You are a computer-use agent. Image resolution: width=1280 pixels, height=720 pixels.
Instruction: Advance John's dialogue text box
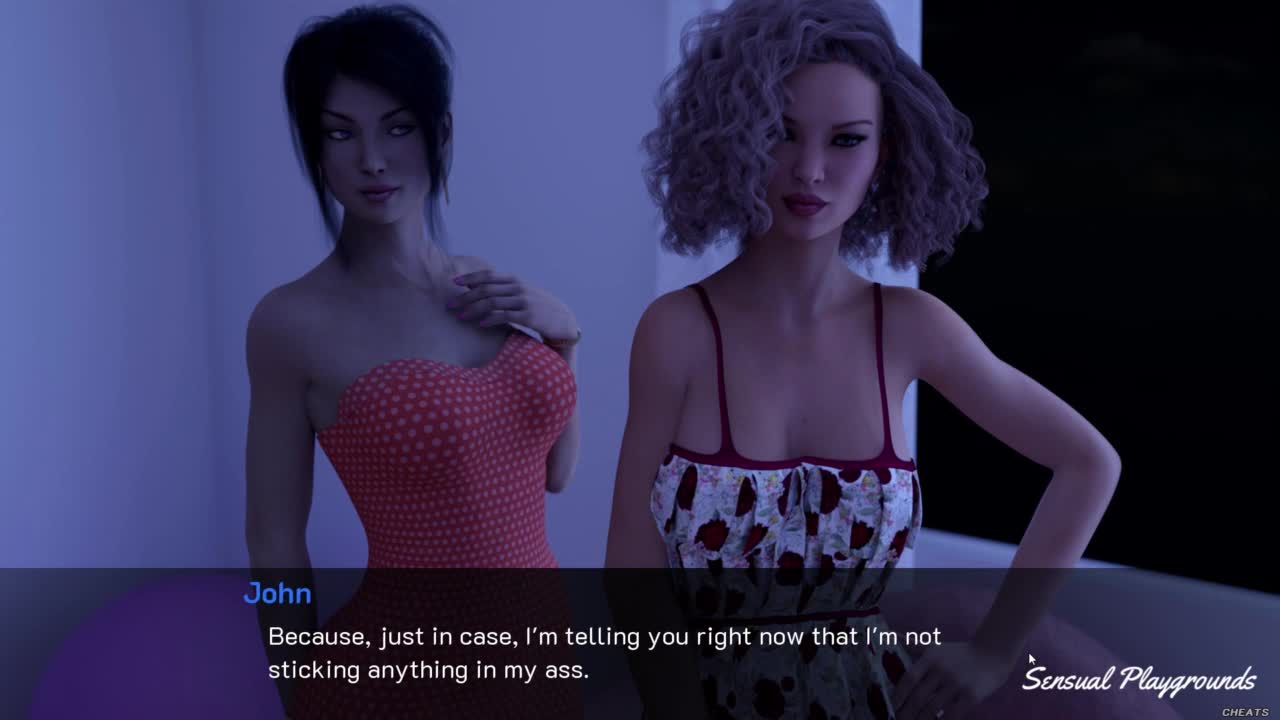pos(604,652)
